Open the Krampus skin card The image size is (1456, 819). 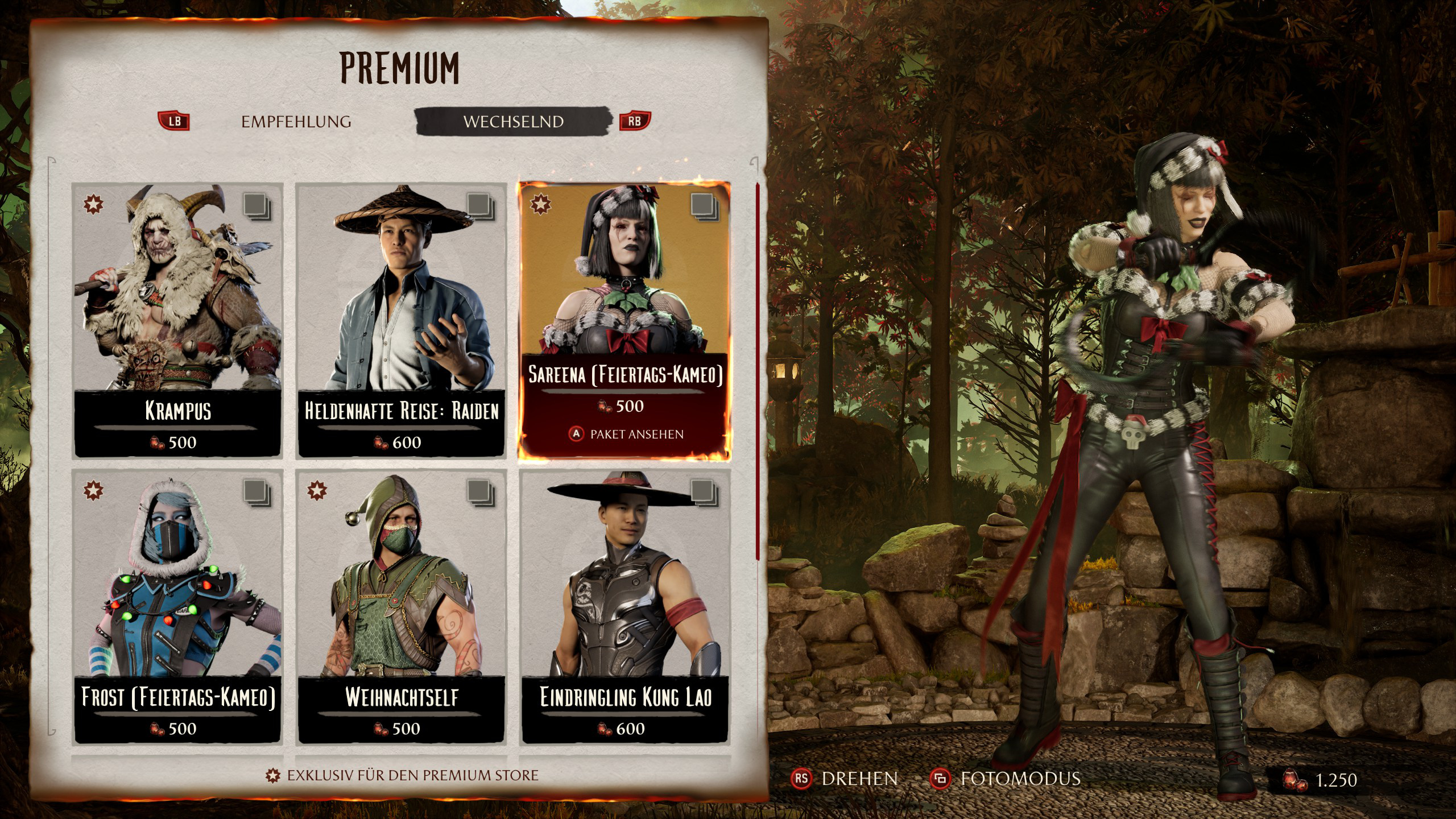(x=177, y=320)
